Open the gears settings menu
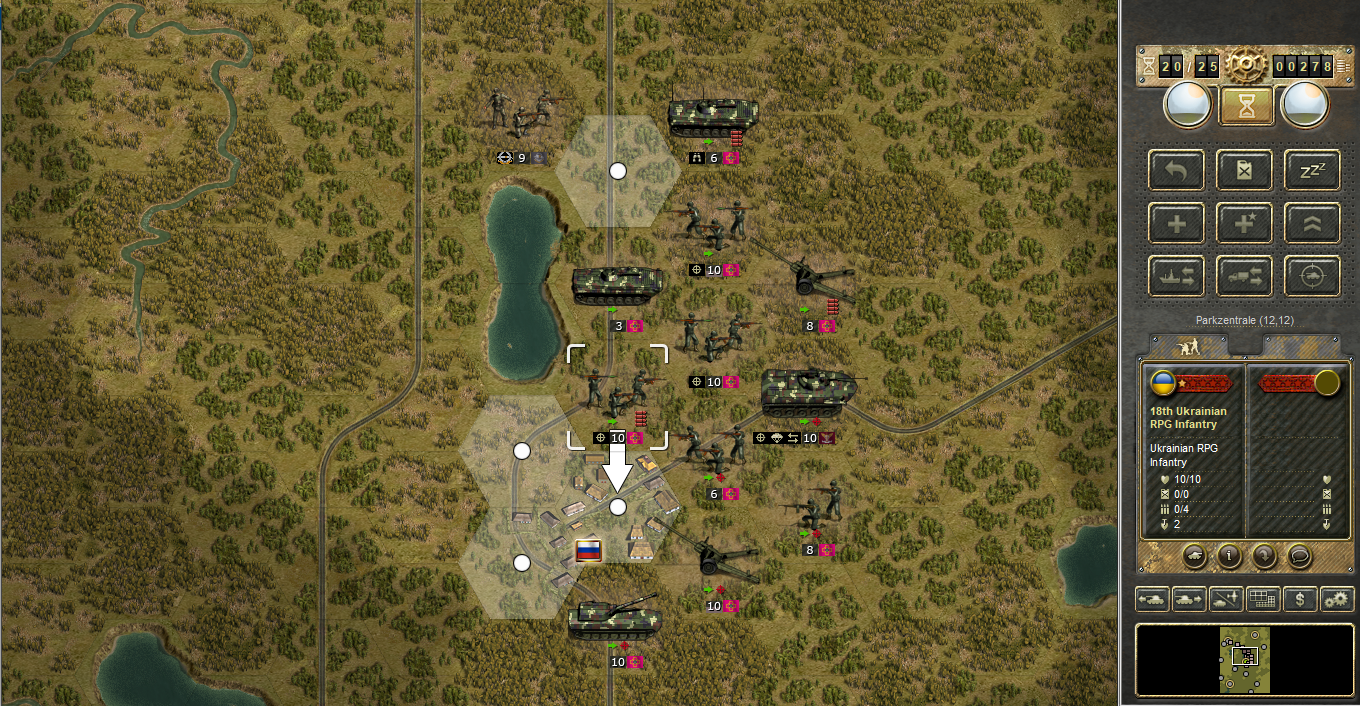Viewport: 1360px width, 706px height. click(1336, 599)
